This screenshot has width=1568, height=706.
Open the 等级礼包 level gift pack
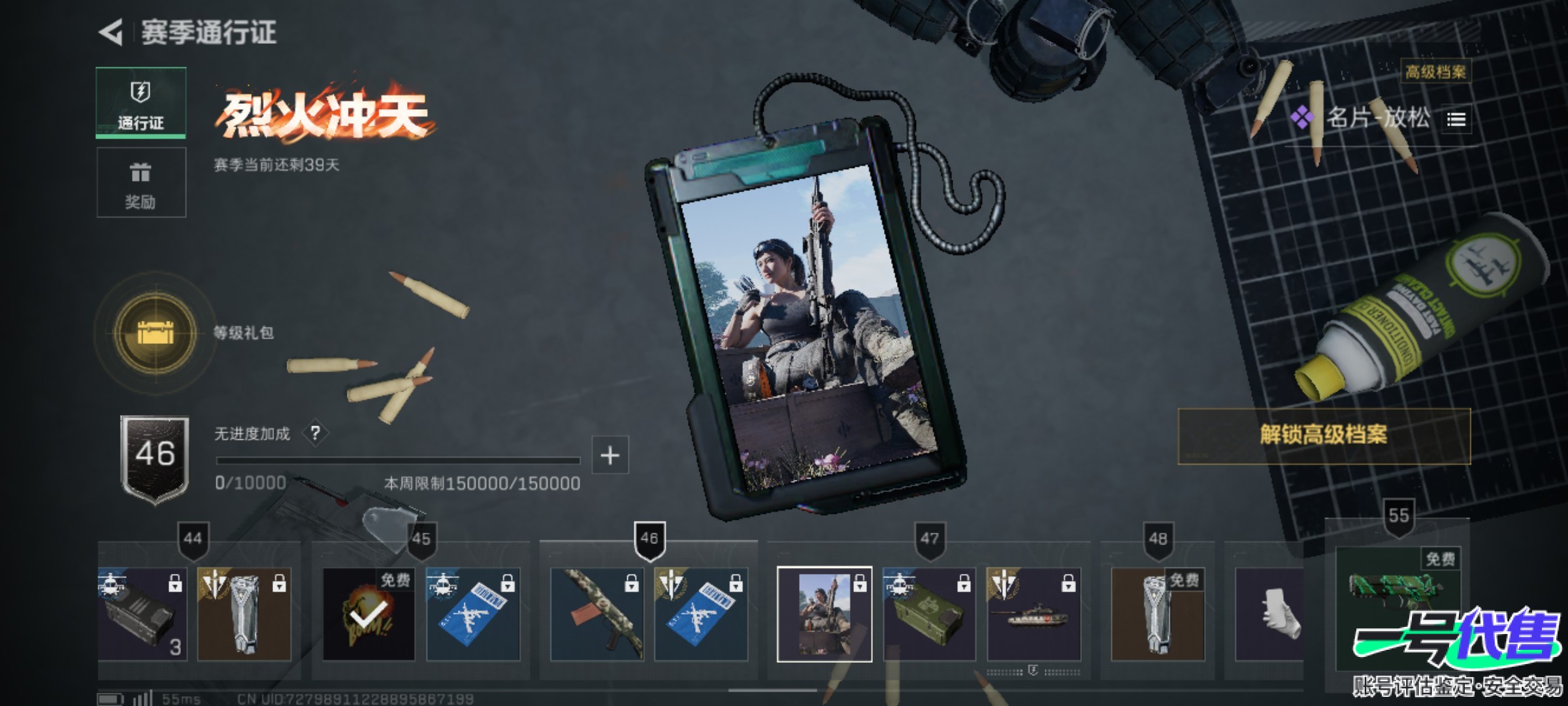click(x=155, y=333)
